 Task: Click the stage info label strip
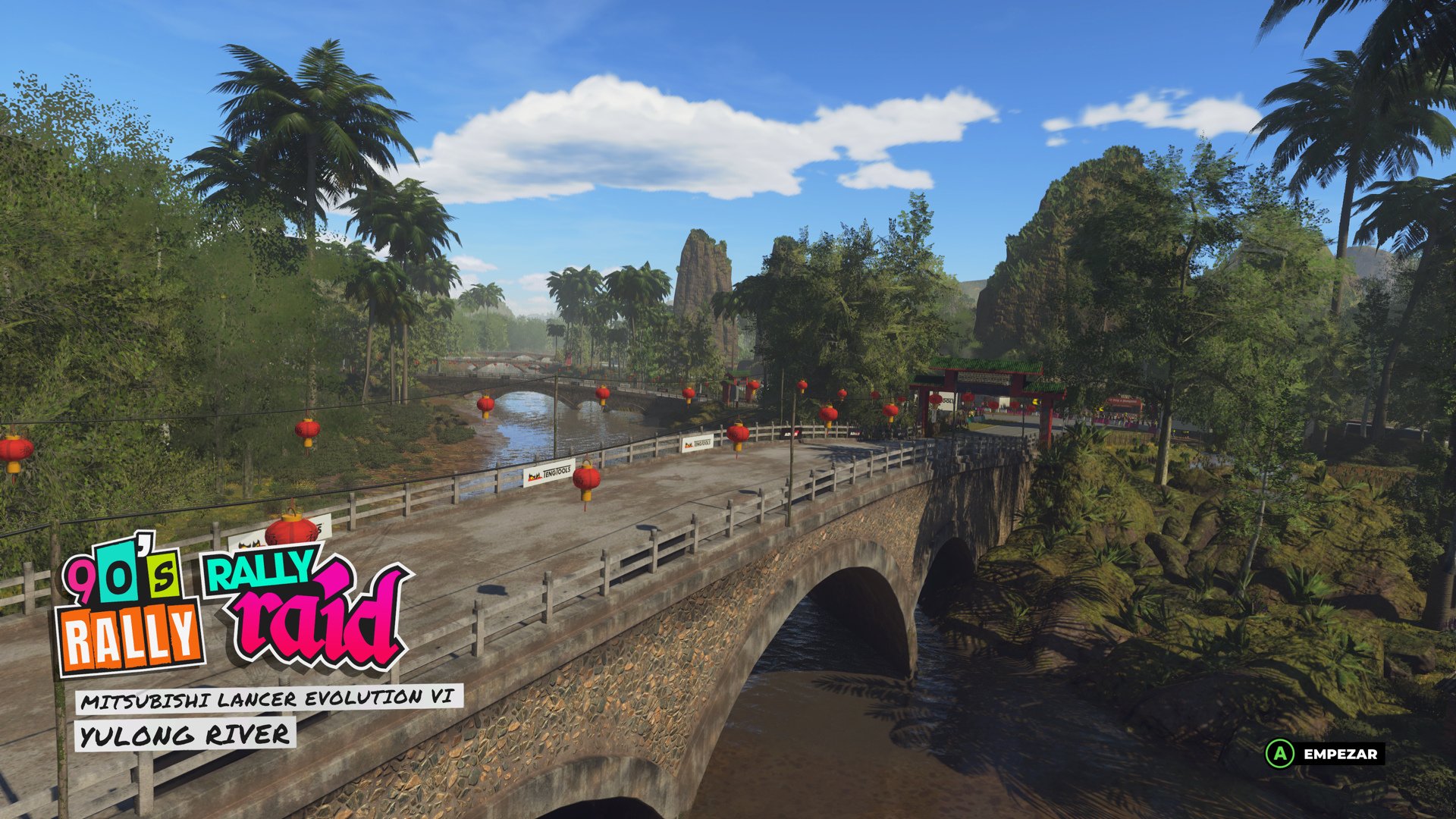pos(227,717)
